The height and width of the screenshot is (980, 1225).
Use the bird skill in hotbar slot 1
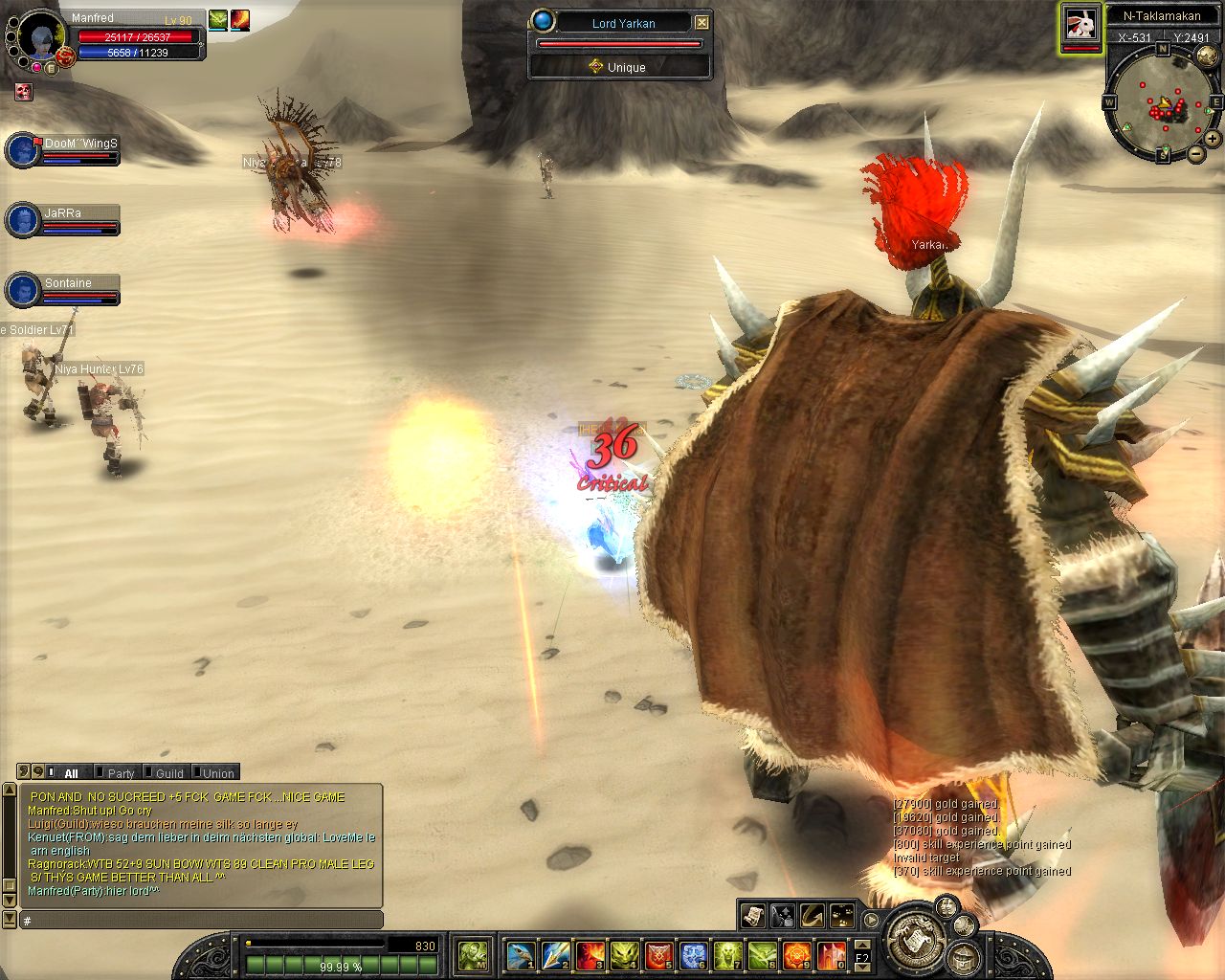(x=521, y=954)
